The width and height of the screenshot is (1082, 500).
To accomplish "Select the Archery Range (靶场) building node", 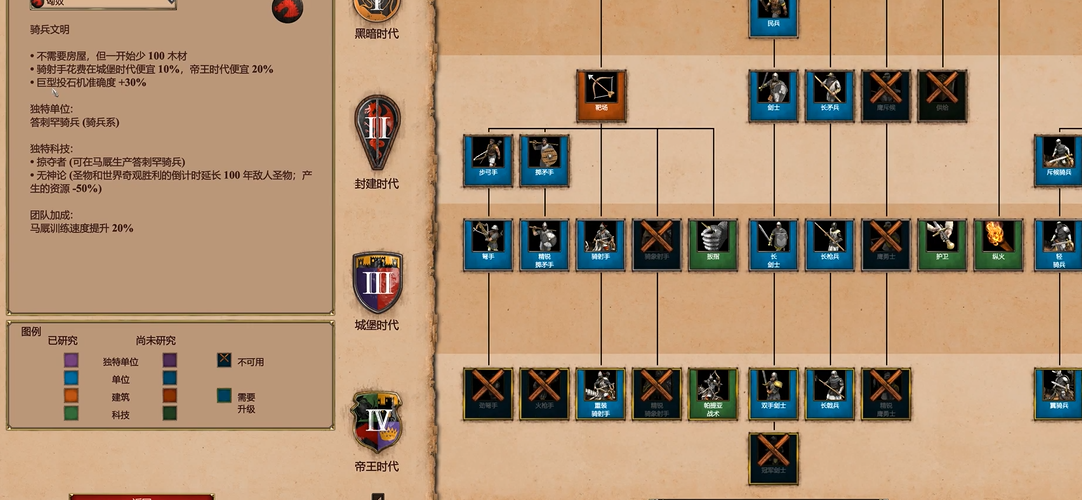I will click(x=601, y=96).
